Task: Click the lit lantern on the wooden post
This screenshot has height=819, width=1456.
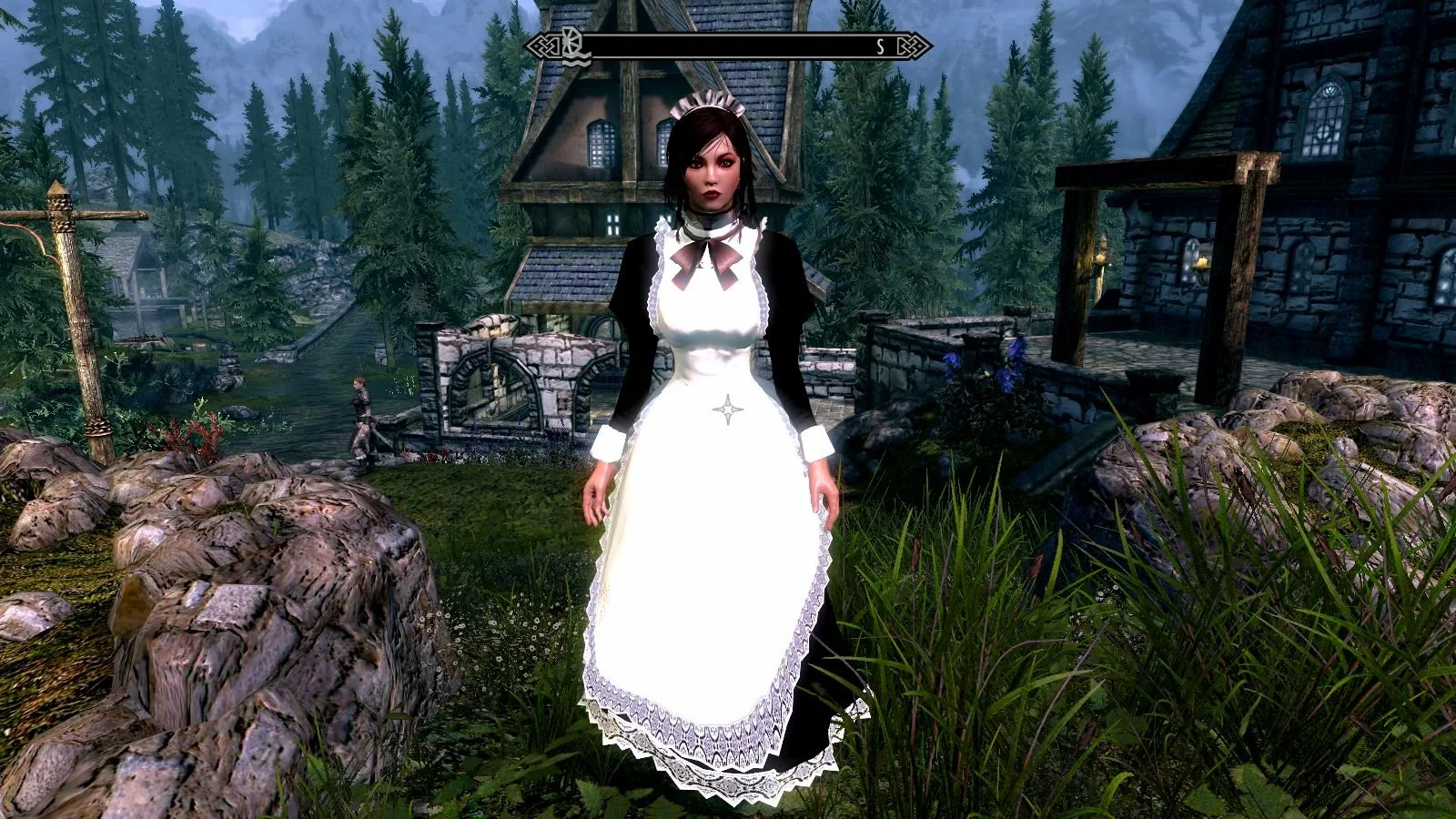Action: click(1099, 258)
